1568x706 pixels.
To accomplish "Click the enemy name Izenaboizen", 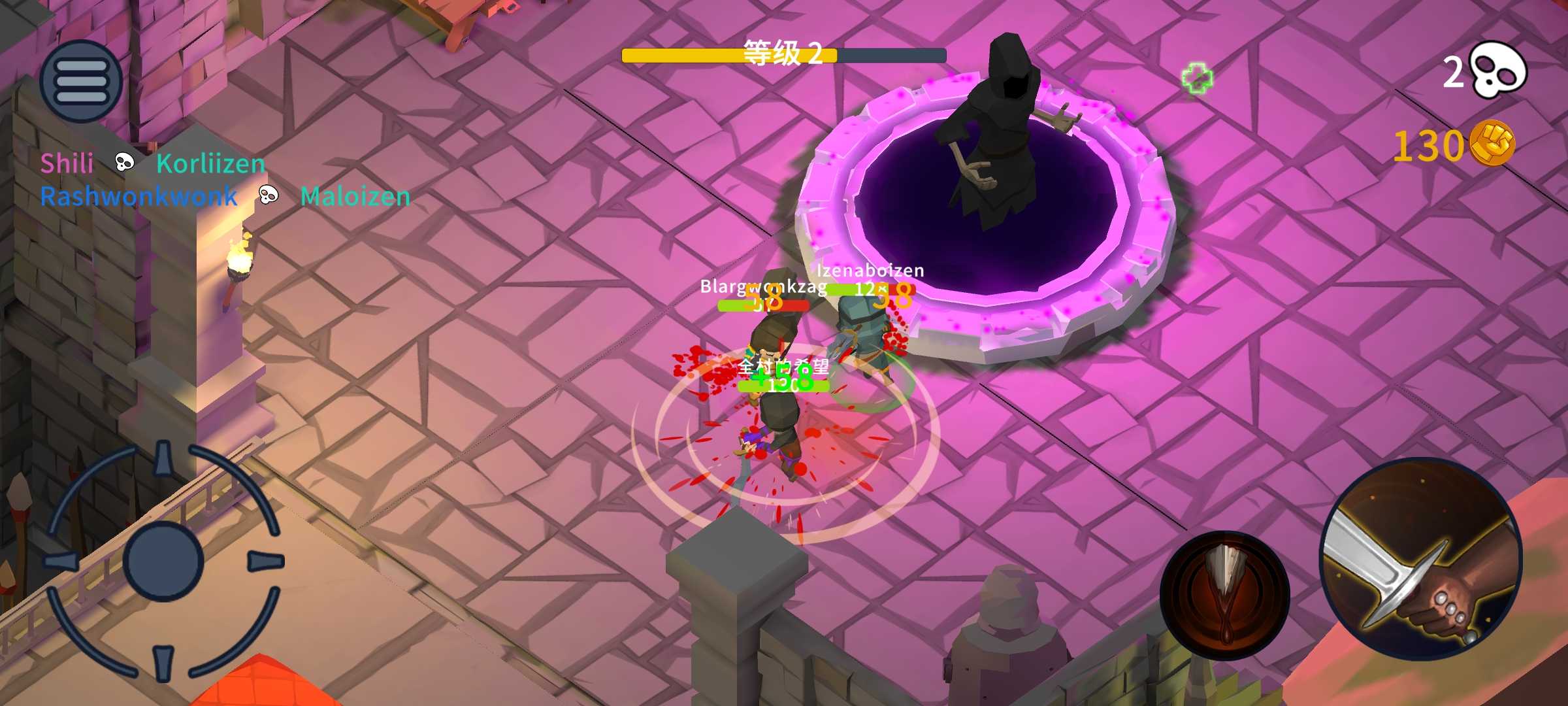I will (x=871, y=271).
